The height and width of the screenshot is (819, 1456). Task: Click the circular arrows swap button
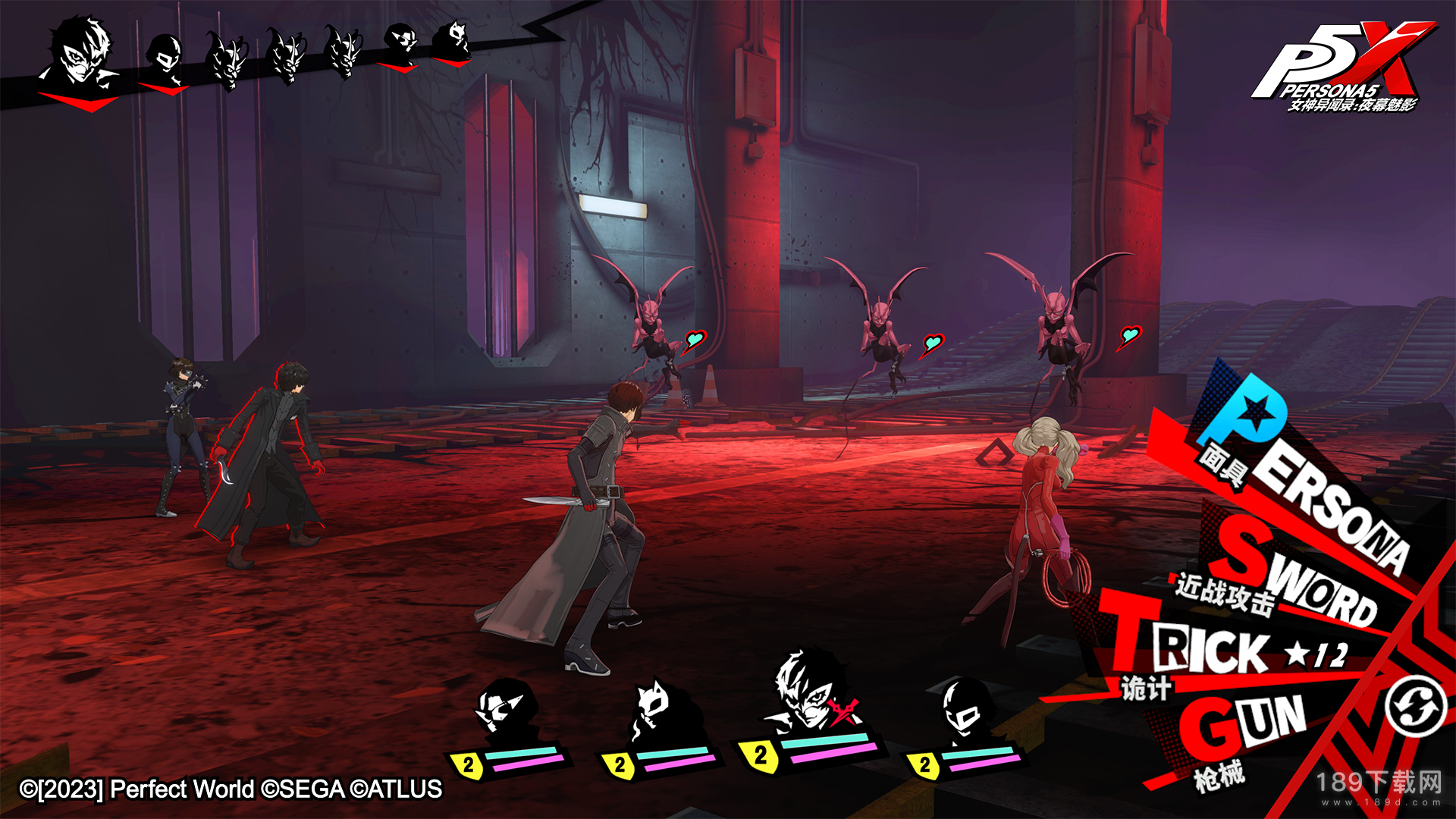(x=1416, y=707)
